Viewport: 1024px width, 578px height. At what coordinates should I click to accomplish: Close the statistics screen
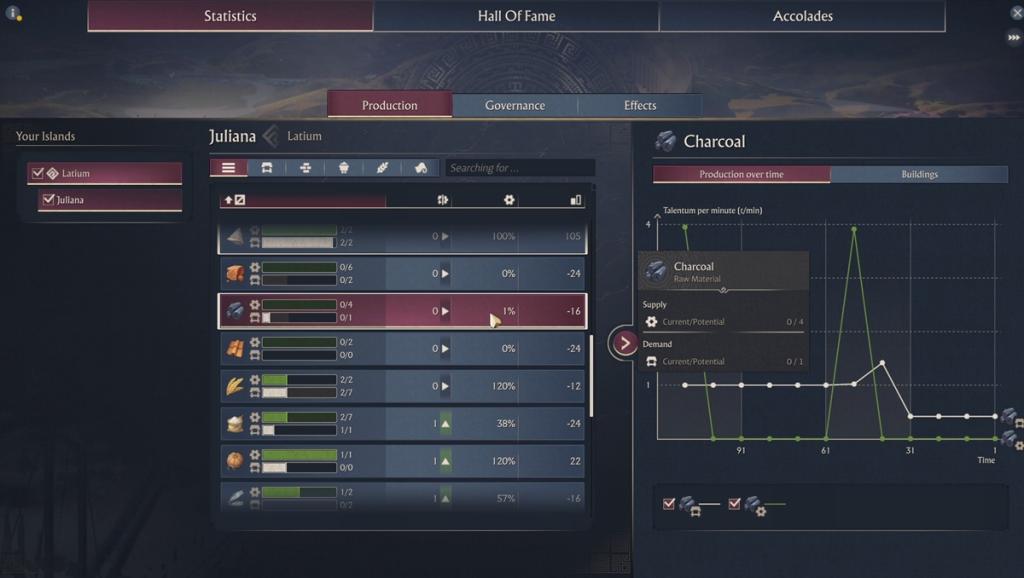[x=1016, y=13]
